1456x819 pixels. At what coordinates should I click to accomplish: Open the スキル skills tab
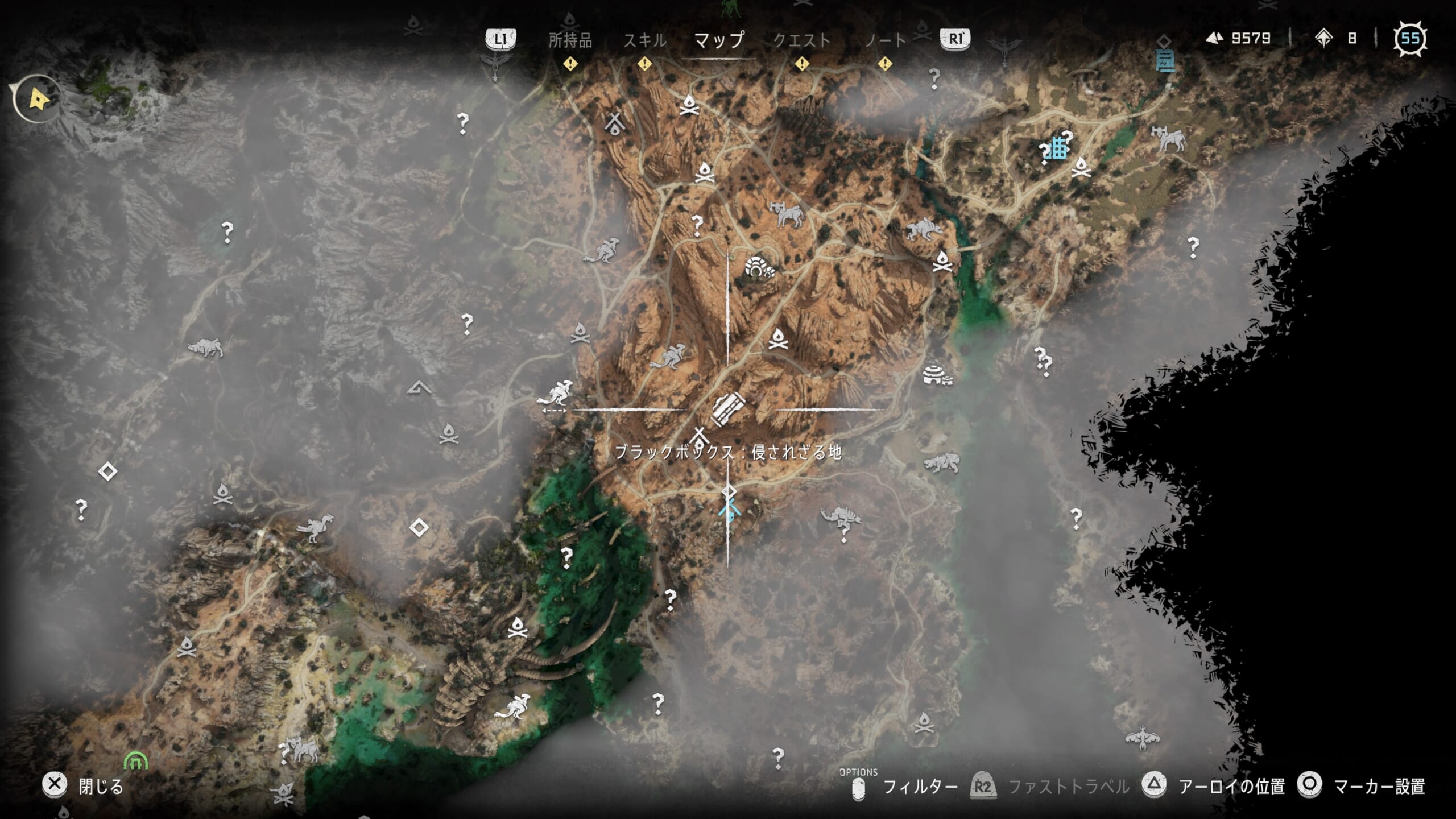[x=644, y=40]
